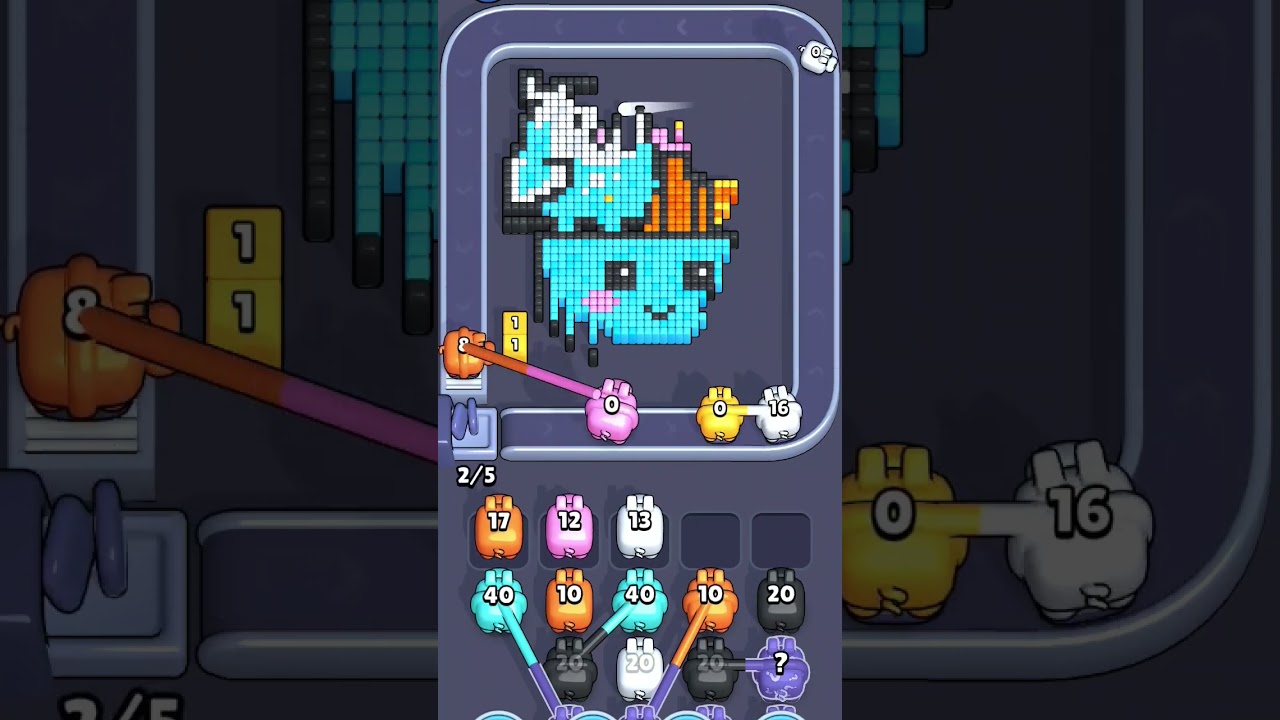Tap the orange yarn spool labeled 8
This screenshot has width=1280, height=720.
click(x=465, y=348)
